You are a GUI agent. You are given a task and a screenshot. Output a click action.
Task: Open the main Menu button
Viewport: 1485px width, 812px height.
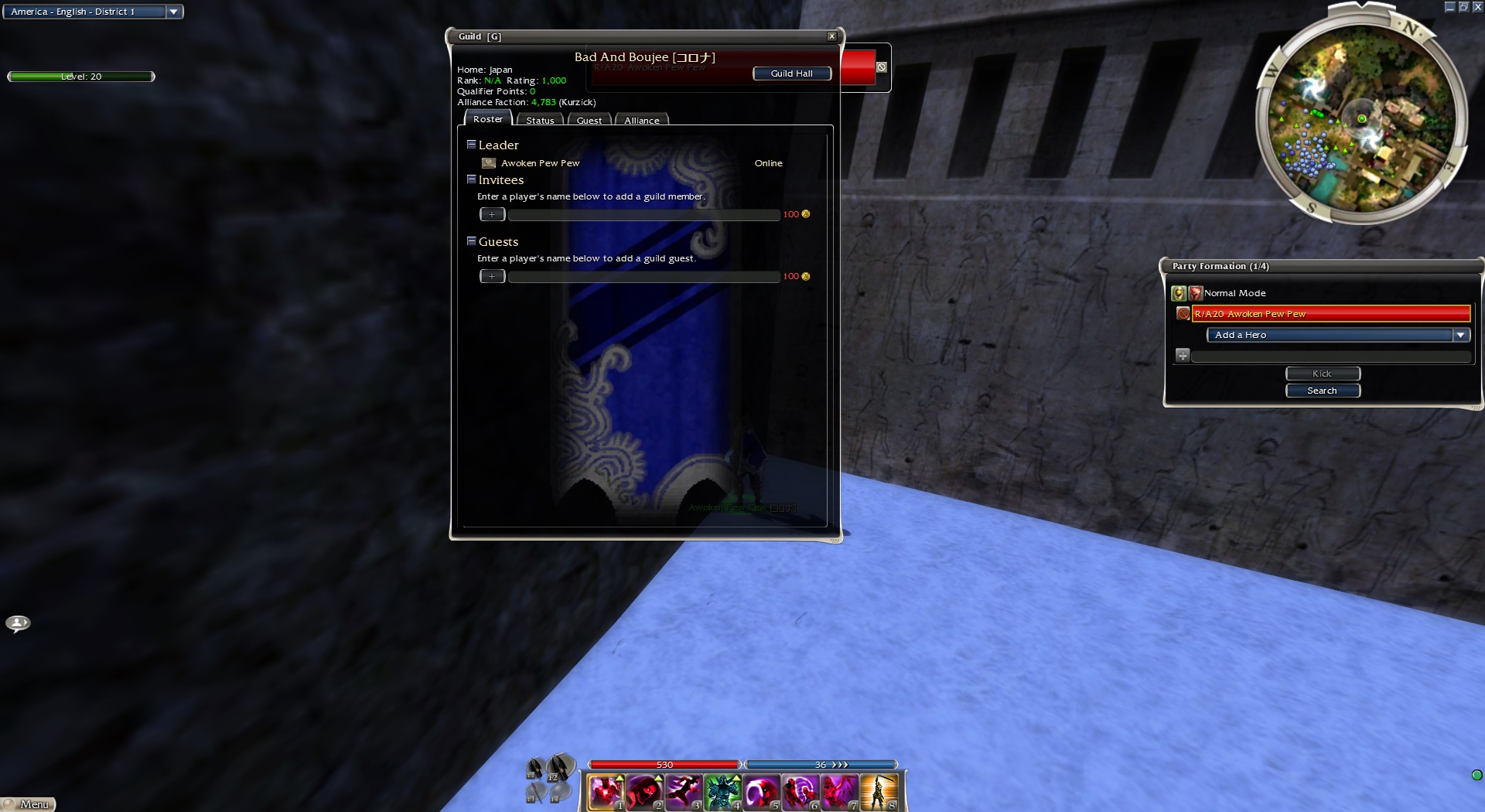(29, 804)
